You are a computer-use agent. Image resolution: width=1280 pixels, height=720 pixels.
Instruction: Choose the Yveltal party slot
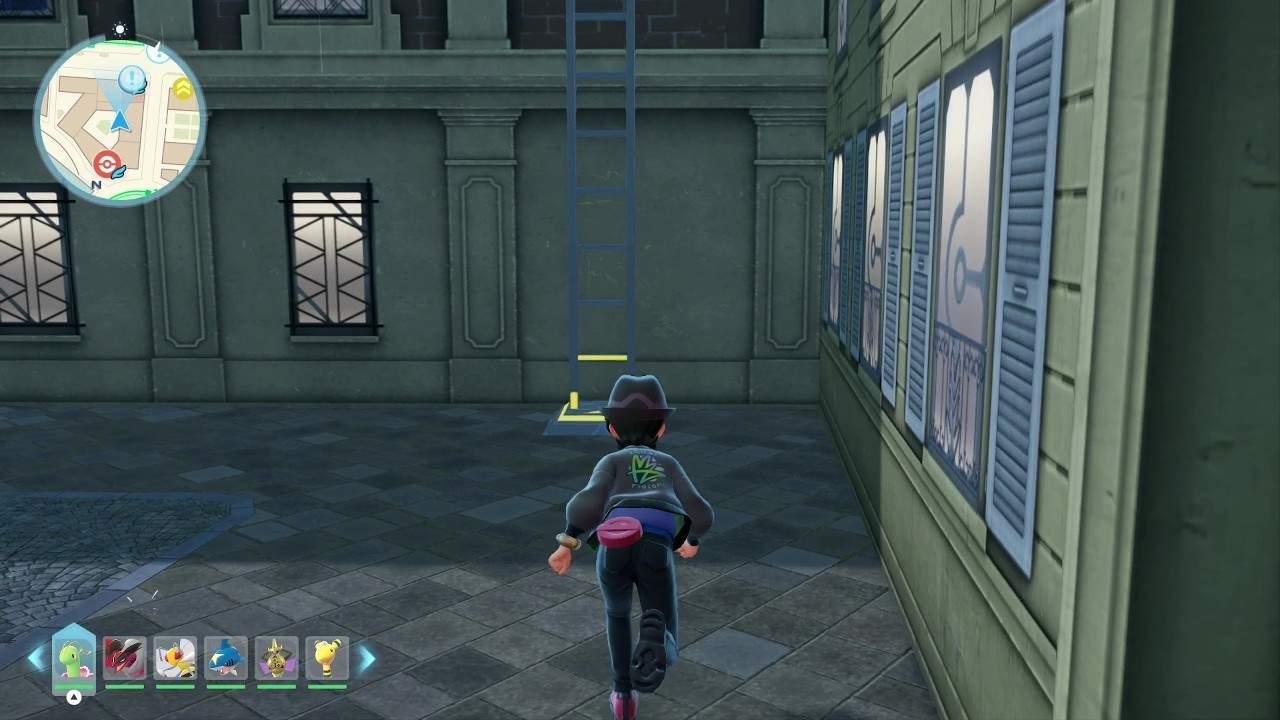coord(124,658)
